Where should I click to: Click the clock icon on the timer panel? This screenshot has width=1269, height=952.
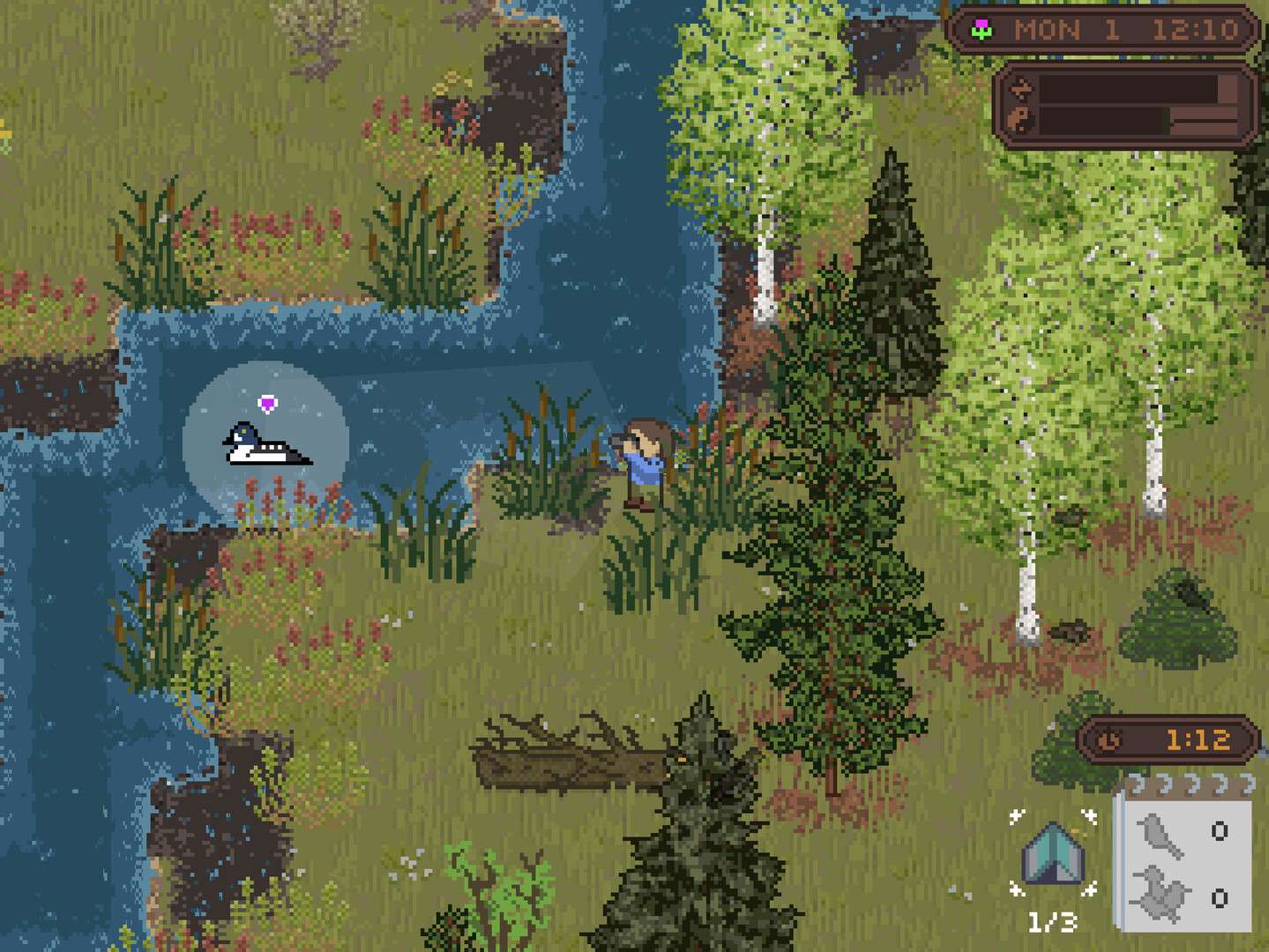1109,740
